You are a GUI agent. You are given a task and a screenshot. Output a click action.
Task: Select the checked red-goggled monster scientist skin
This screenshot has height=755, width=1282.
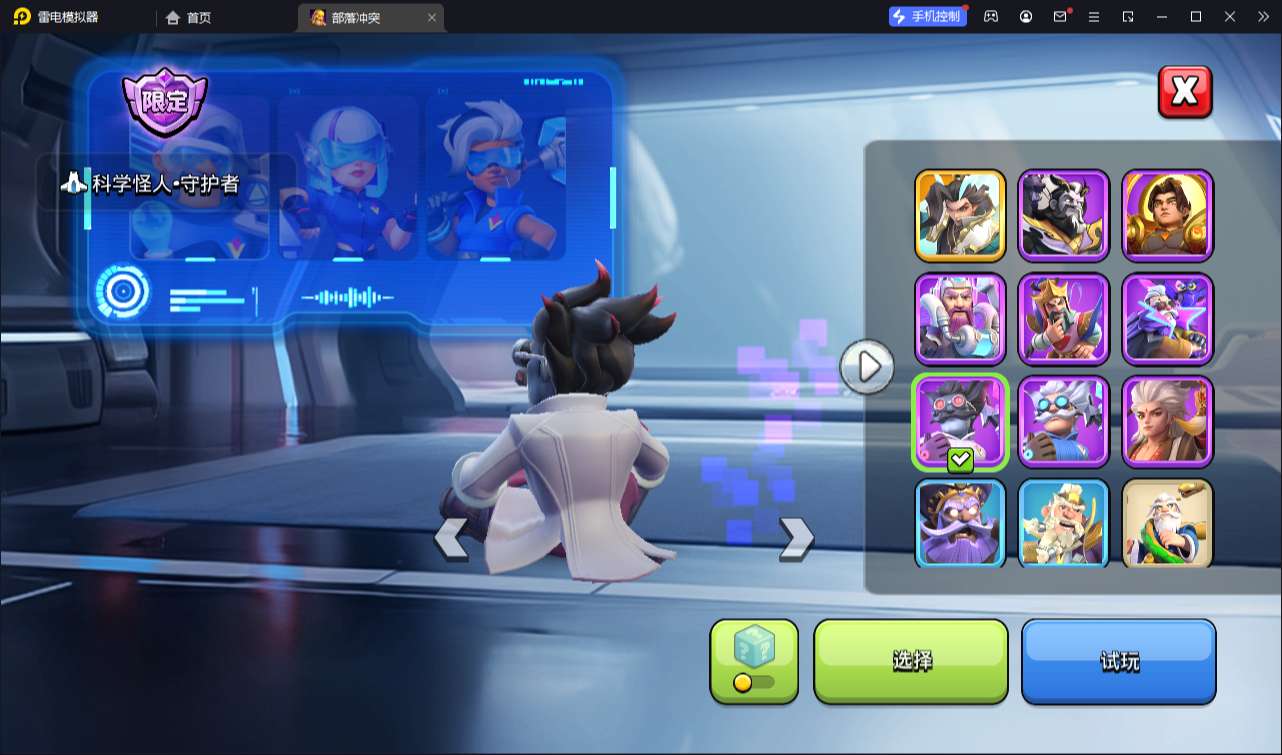click(x=960, y=422)
